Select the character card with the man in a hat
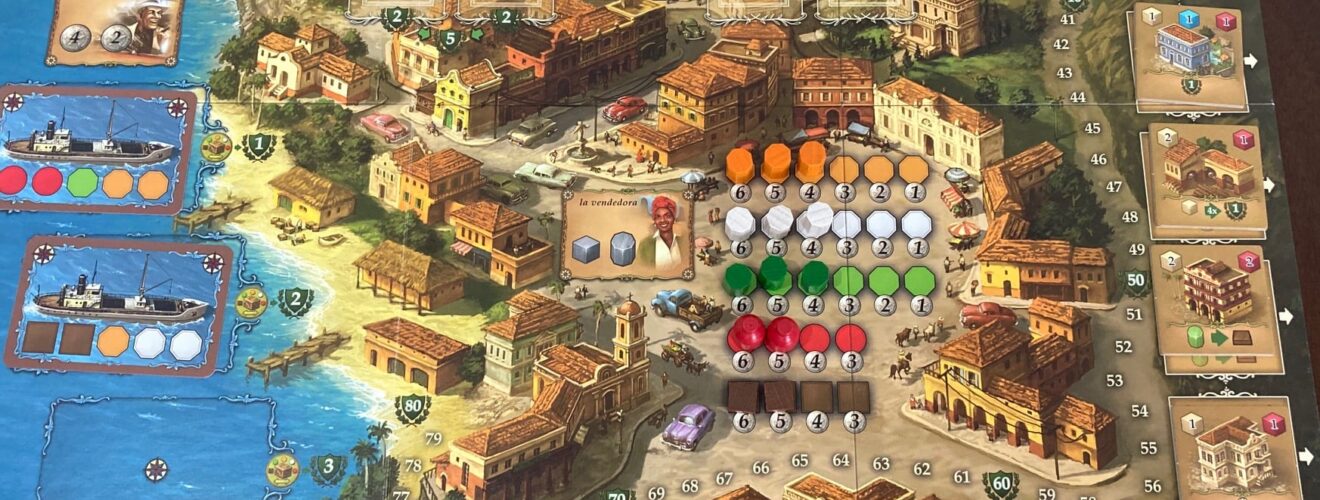Image resolution: width=1320 pixels, height=500 pixels. tap(115, 28)
